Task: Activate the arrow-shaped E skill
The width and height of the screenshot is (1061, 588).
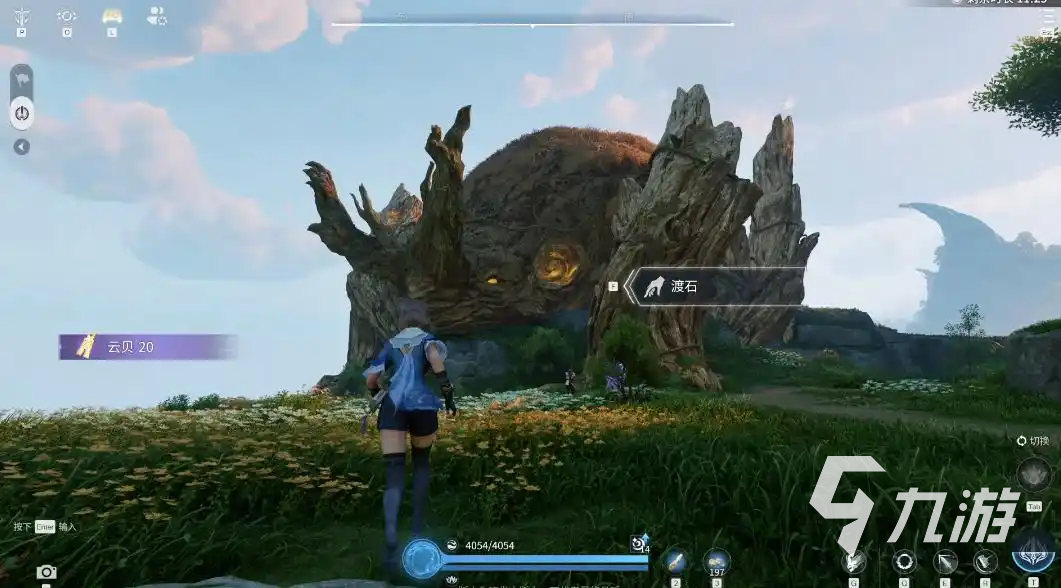Action: pyautogui.click(x=945, y=562)
